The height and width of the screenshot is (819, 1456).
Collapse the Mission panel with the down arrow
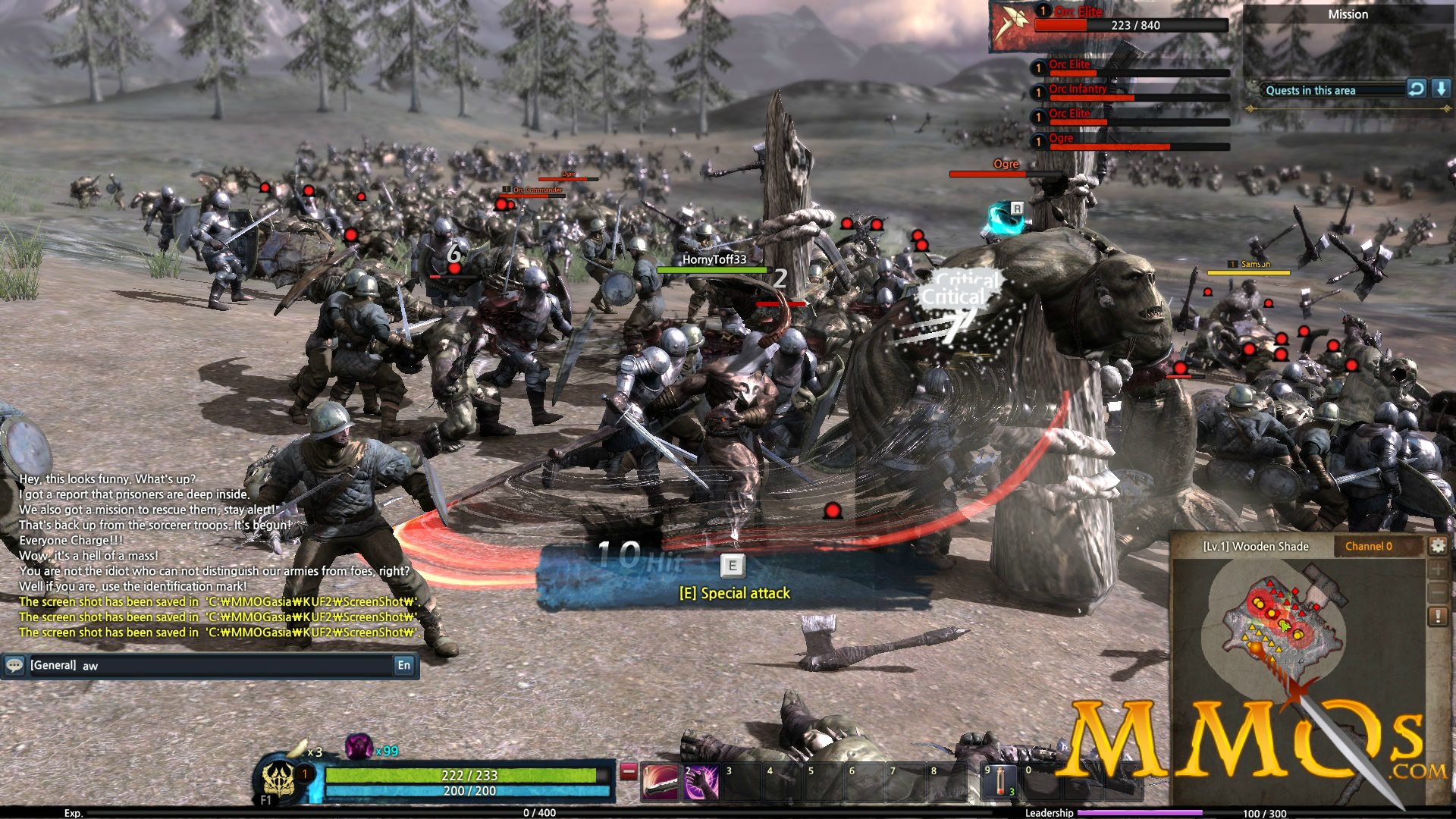1442,90
